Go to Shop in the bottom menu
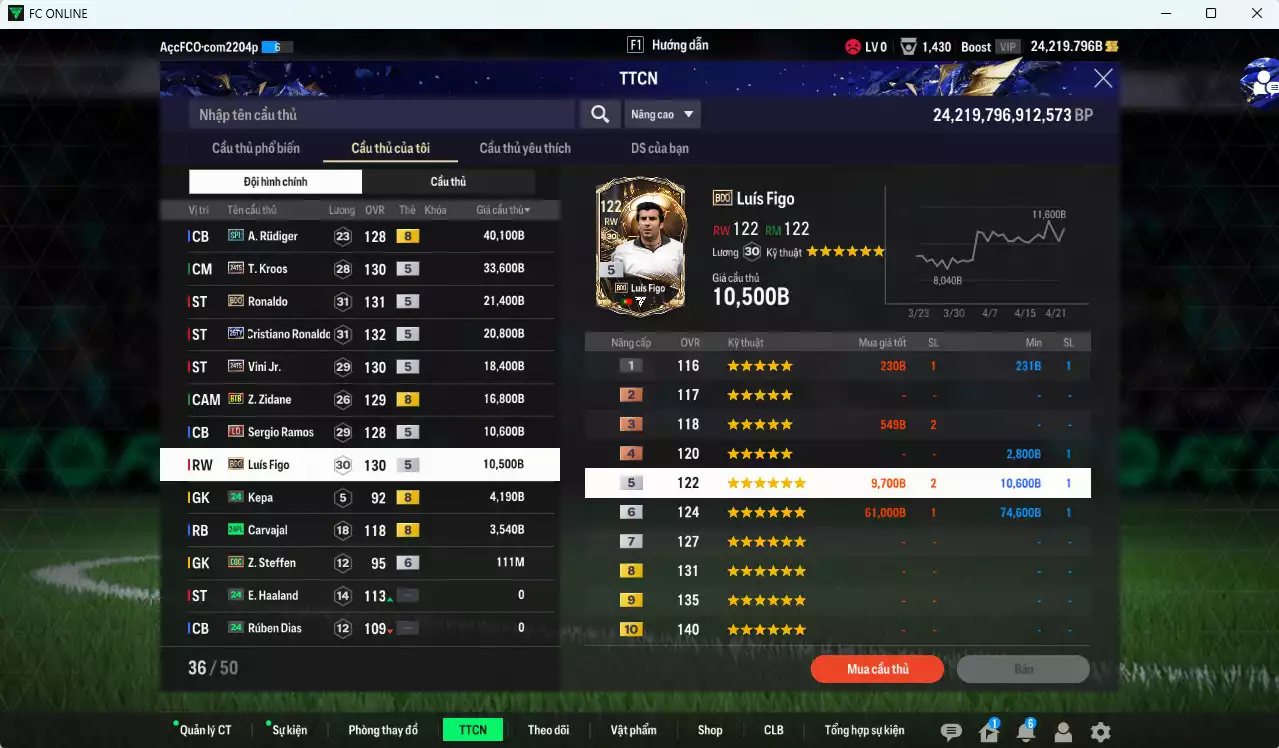The width and height of the screenshot is (1279, 748). tap(710, 730)
